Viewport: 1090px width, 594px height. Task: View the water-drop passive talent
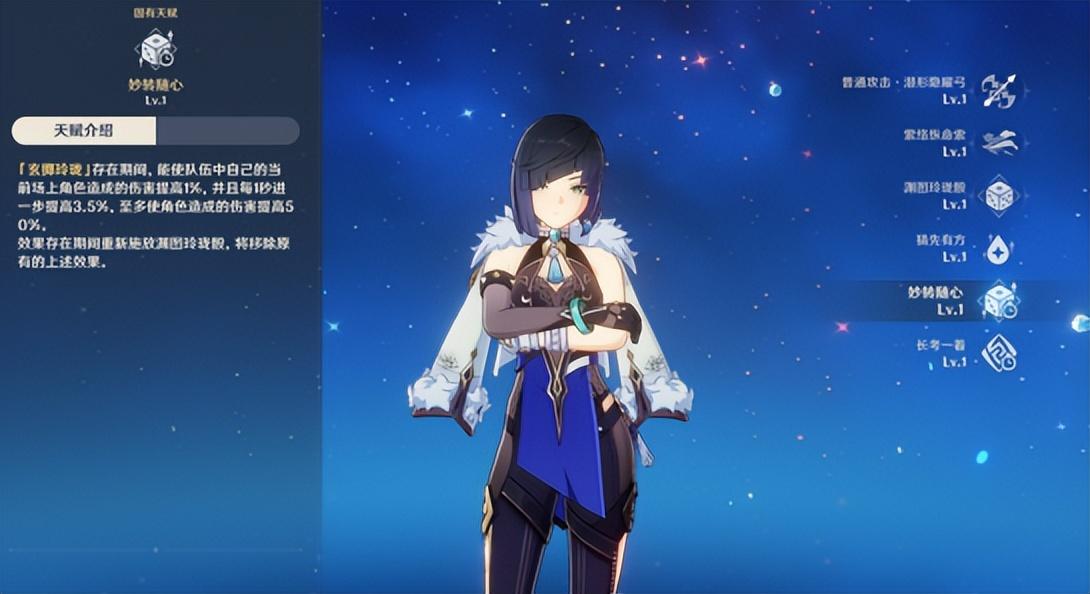point(997,249)
